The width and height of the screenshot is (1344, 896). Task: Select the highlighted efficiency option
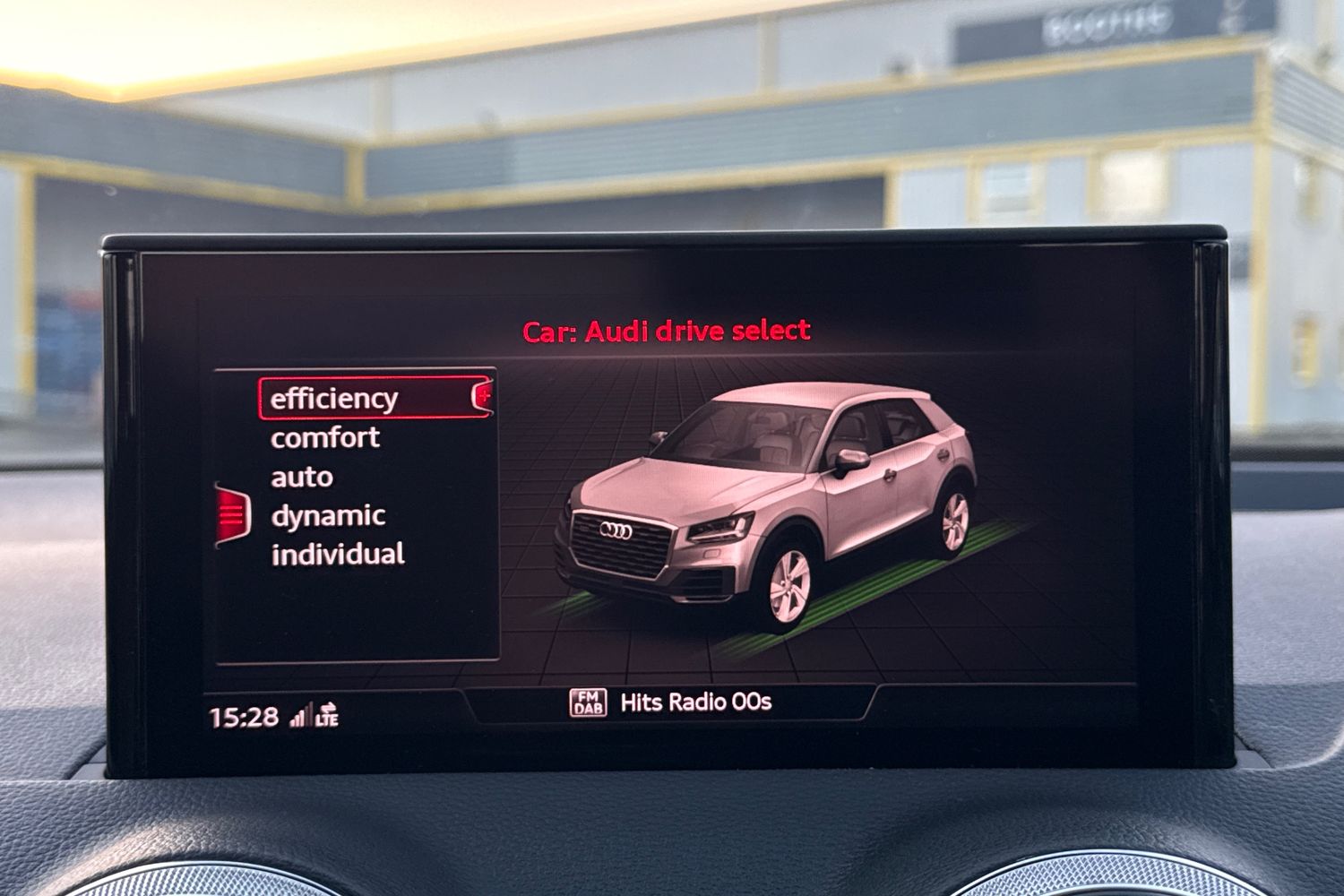pyautogui.click(x=333, y=396)
